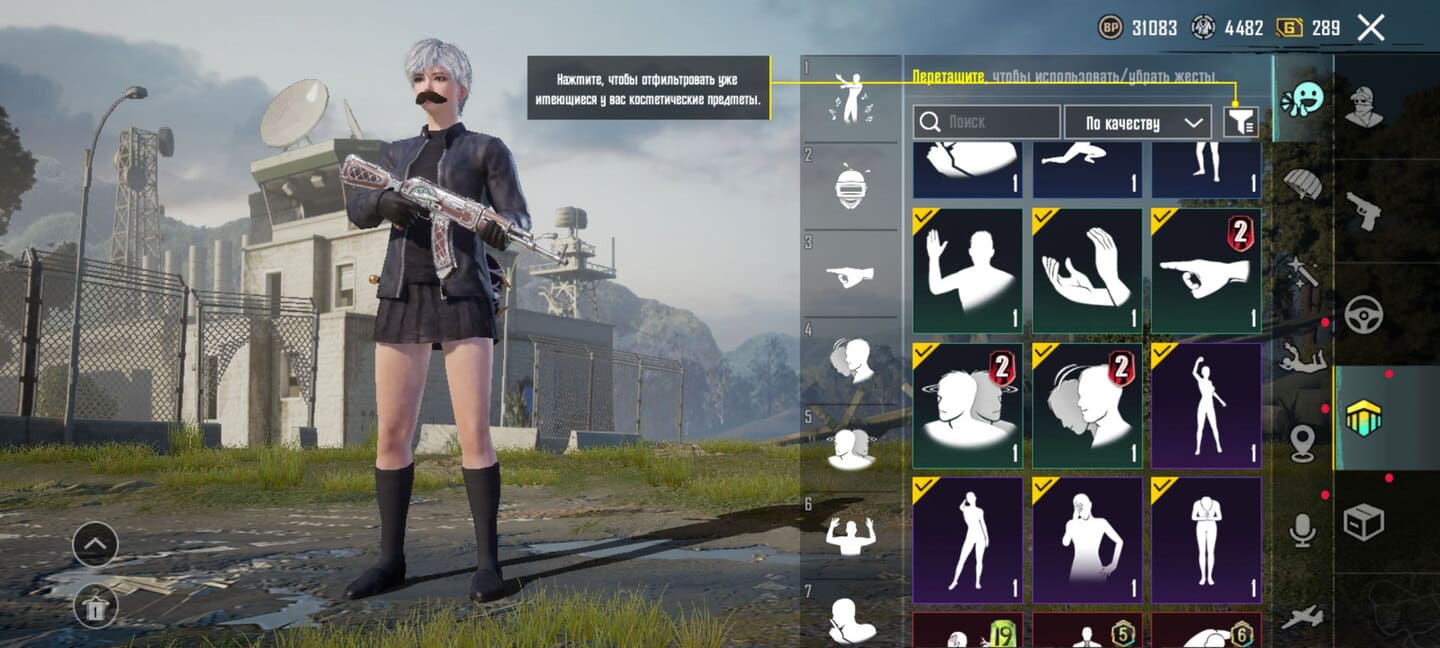Select the raised-arm standing emote tile
This screenshot has height=648, width=1440.
(1206, 405)
